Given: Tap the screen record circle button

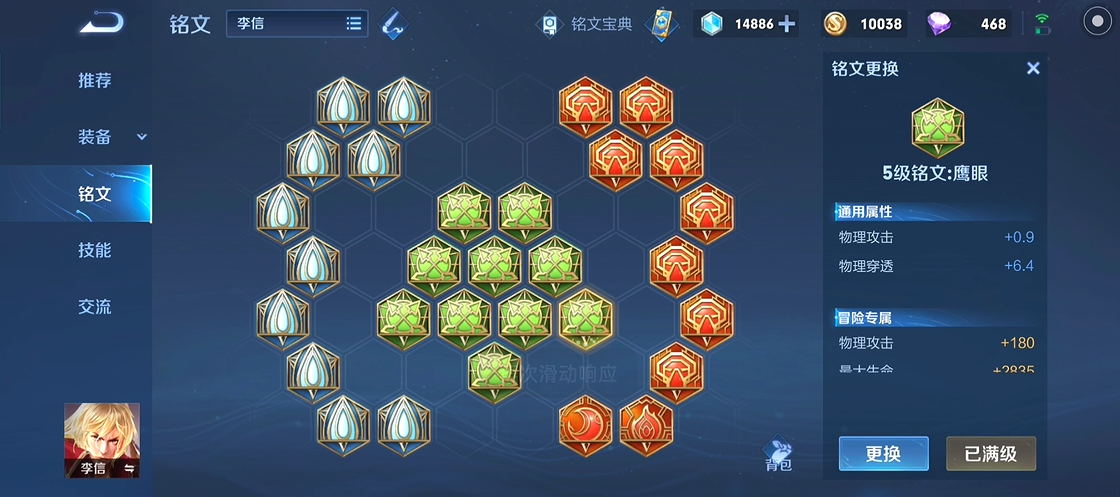Looking at the screenshot, I should click(x=1097, y=24).
